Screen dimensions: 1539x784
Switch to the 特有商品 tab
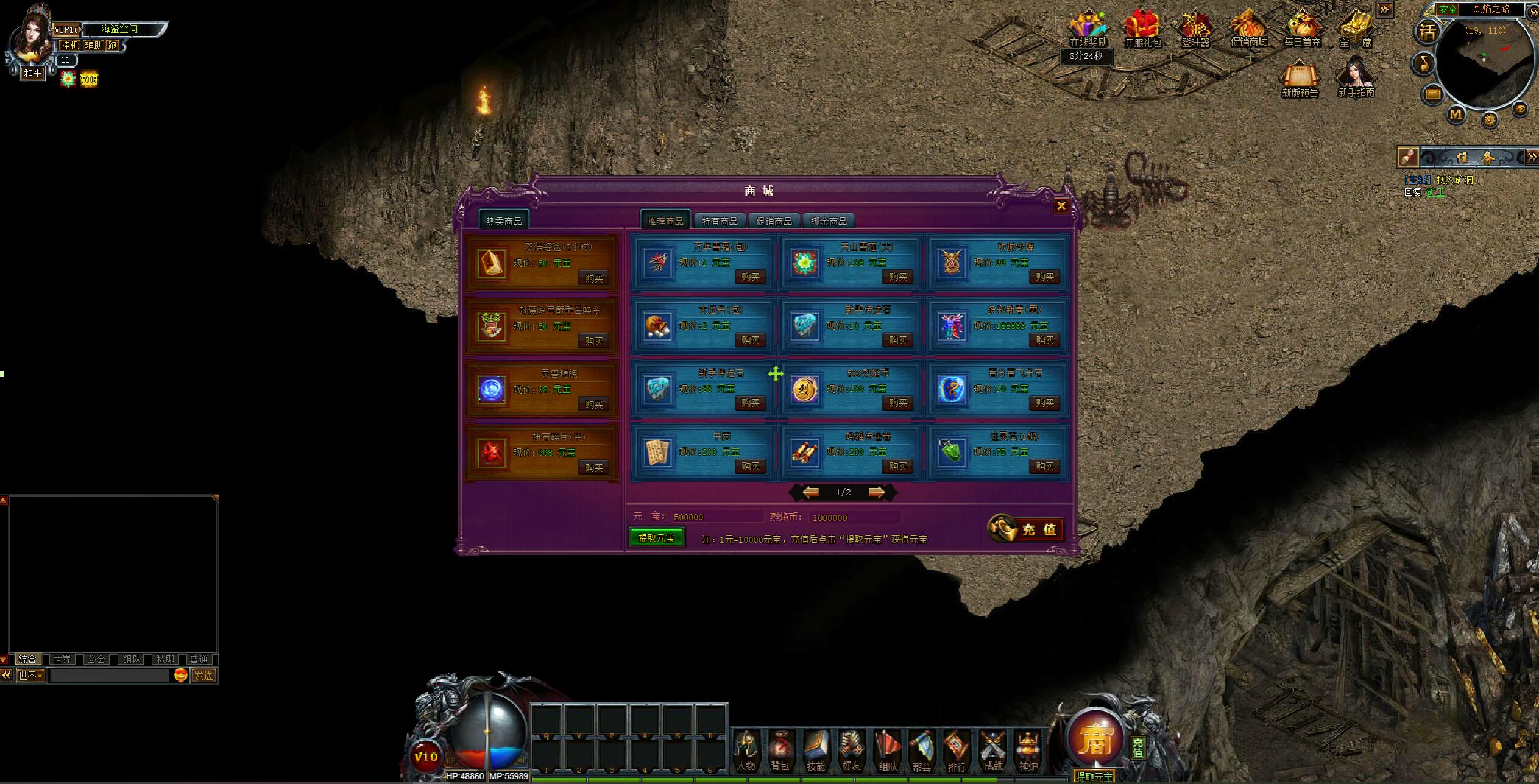pos(720,221)
